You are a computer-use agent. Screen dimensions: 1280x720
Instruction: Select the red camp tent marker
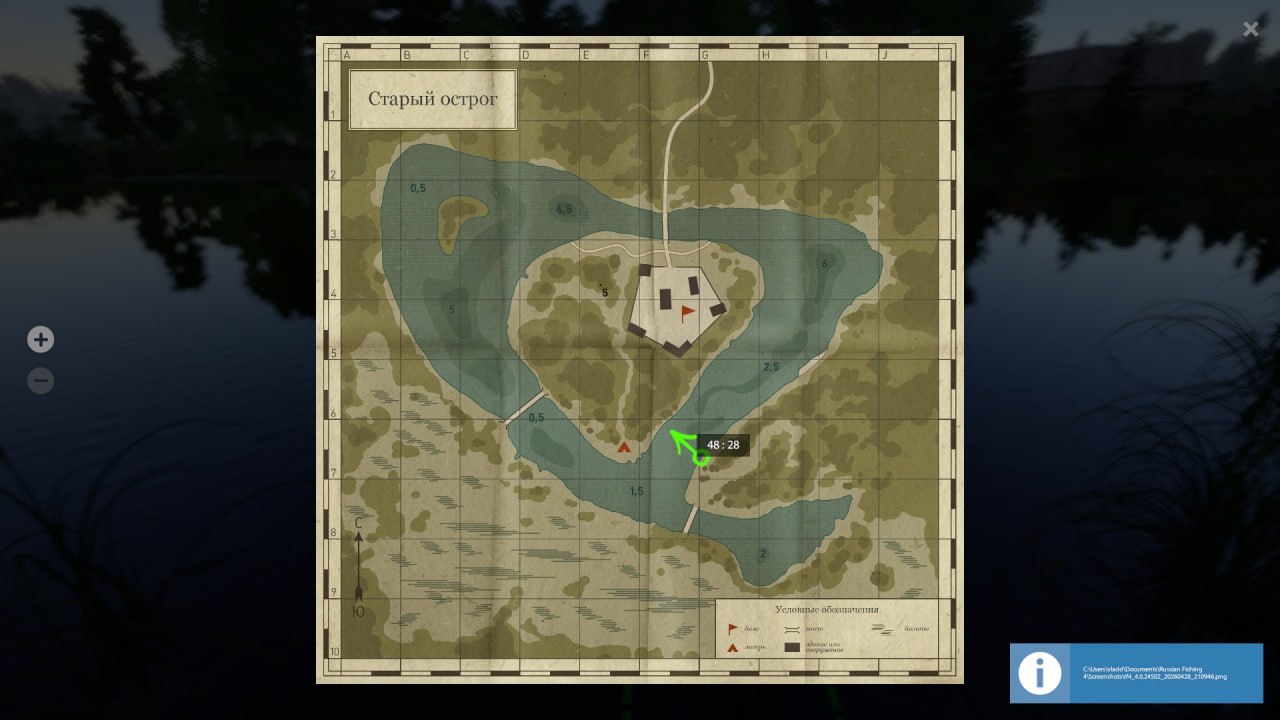625,447
